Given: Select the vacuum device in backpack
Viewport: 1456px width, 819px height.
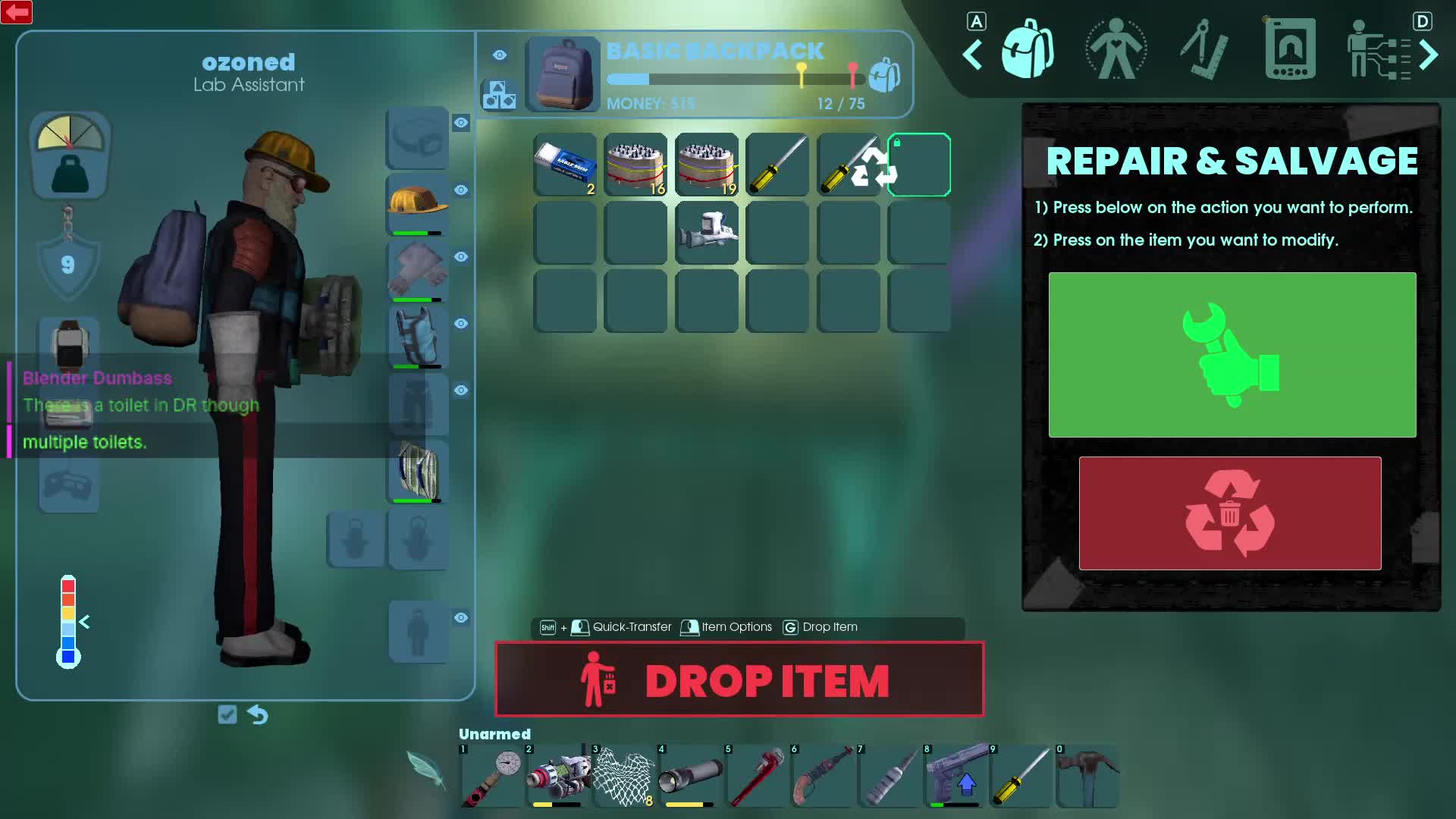Looking at the screenshot, I should tap(707, 232).
